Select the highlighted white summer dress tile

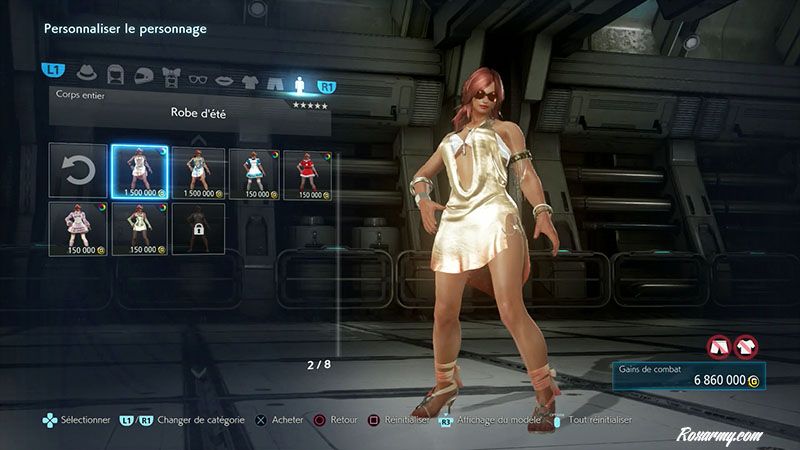coord(138,171)
